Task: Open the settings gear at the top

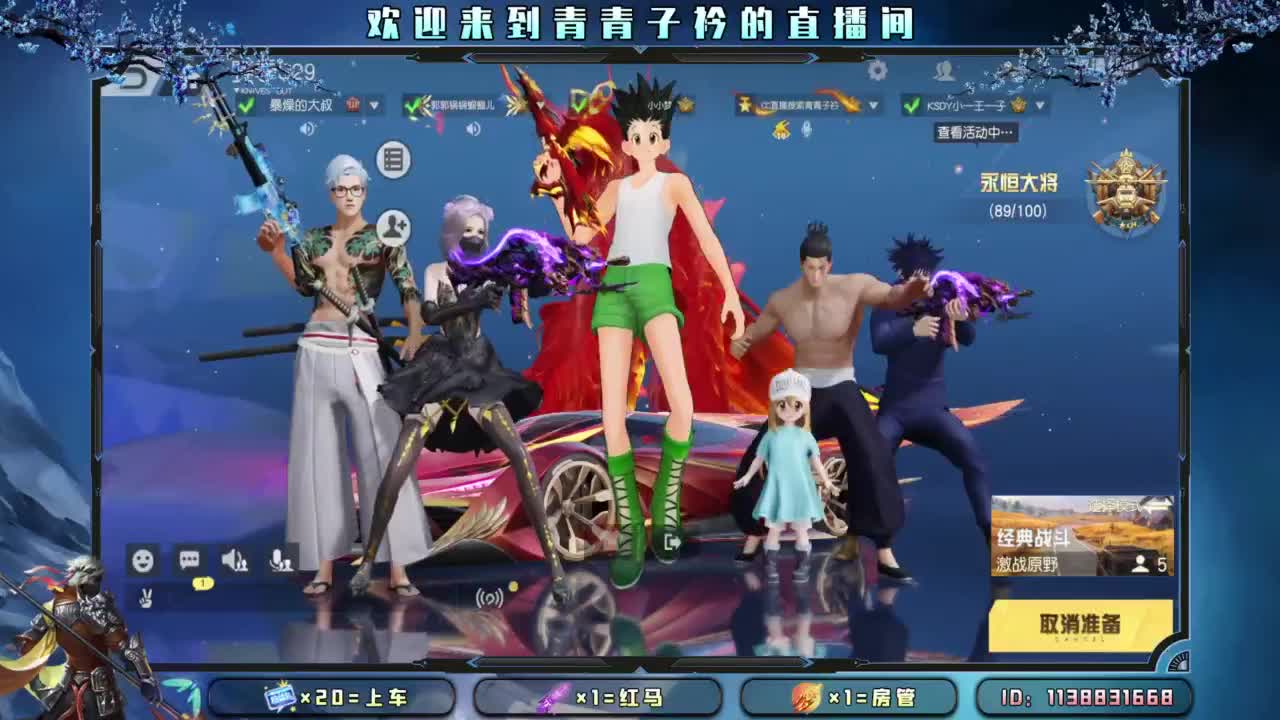Action: [x=877, y=72]
